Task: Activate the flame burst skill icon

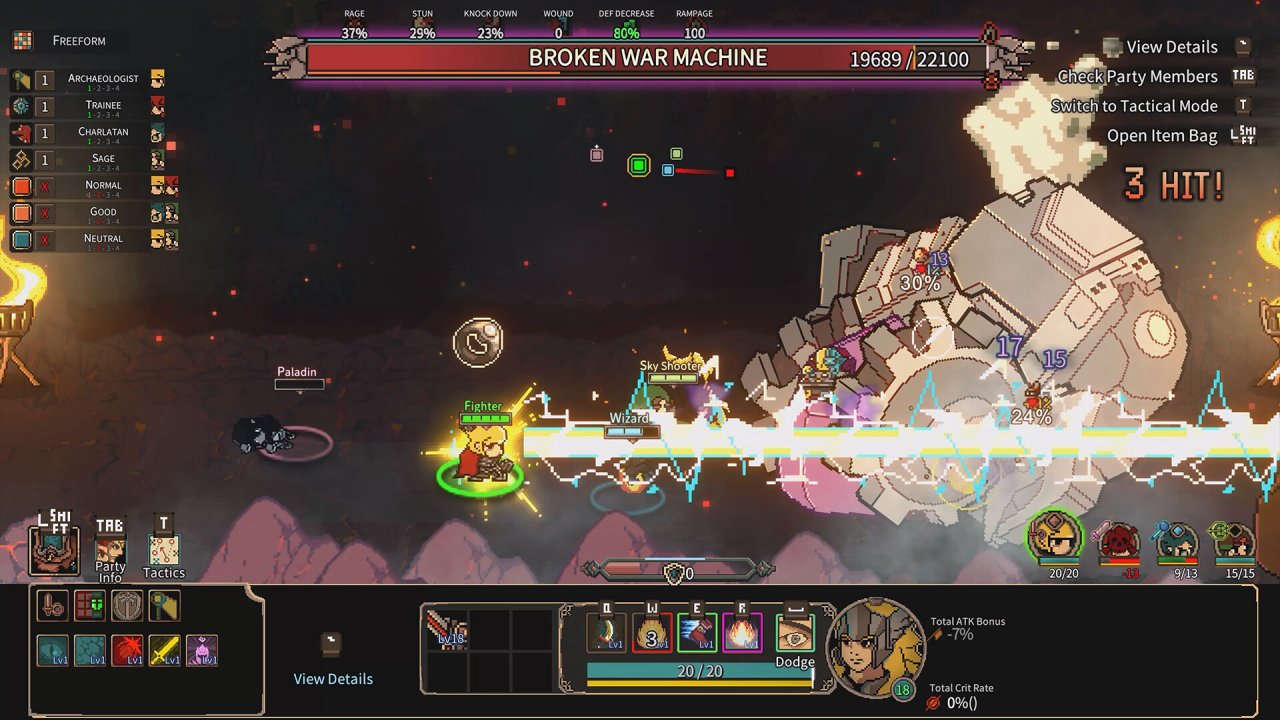Action: coord(743,633)
